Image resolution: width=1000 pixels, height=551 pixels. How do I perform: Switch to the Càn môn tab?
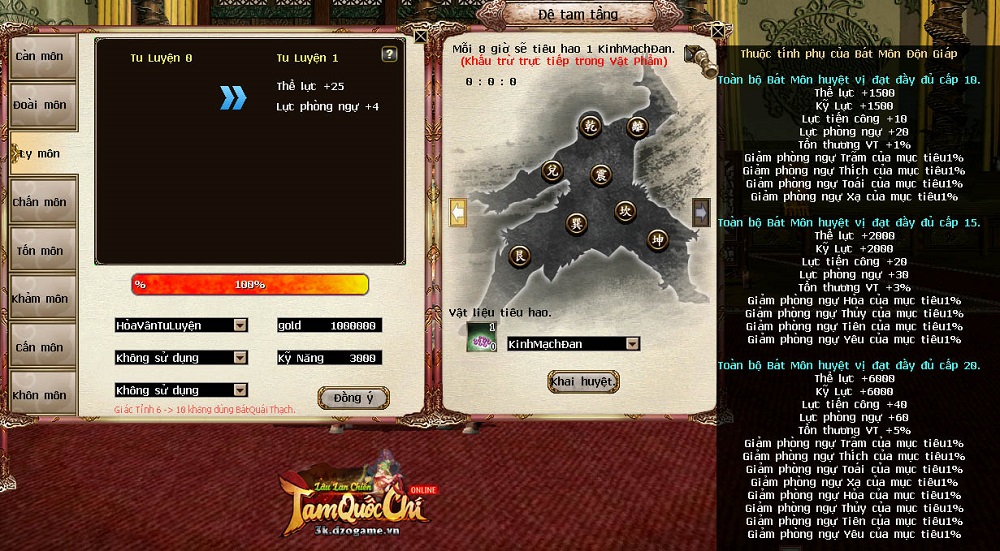coord(41,57)
